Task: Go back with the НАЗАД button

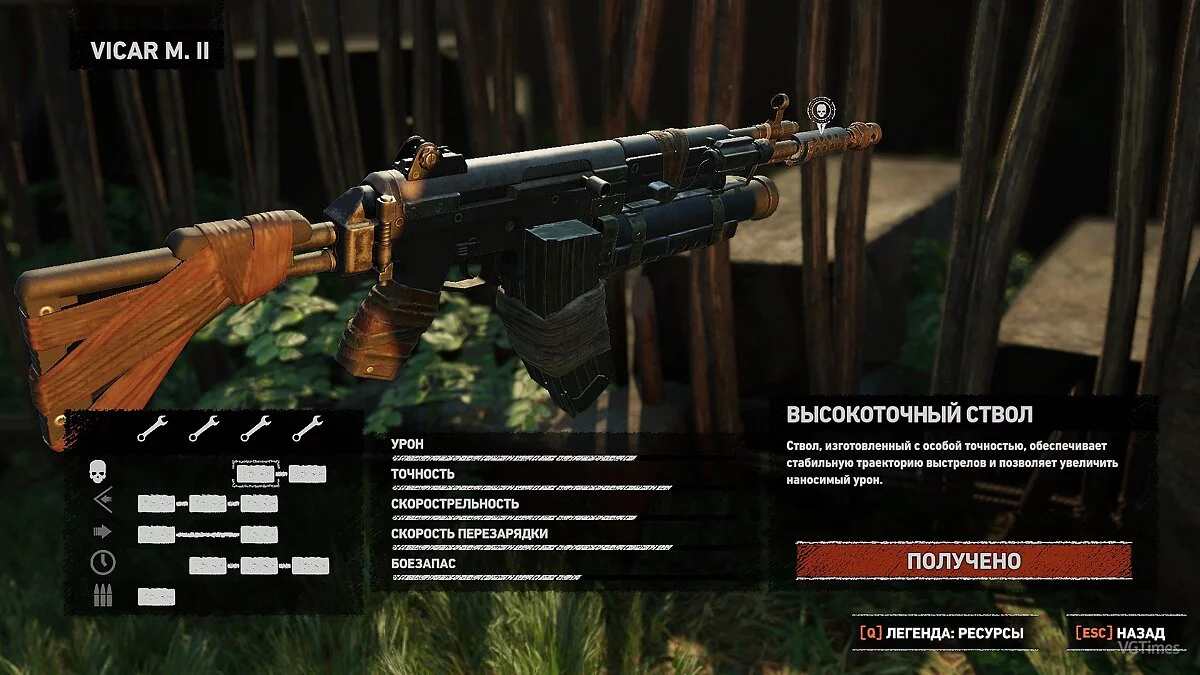Action: point(1120,633)
